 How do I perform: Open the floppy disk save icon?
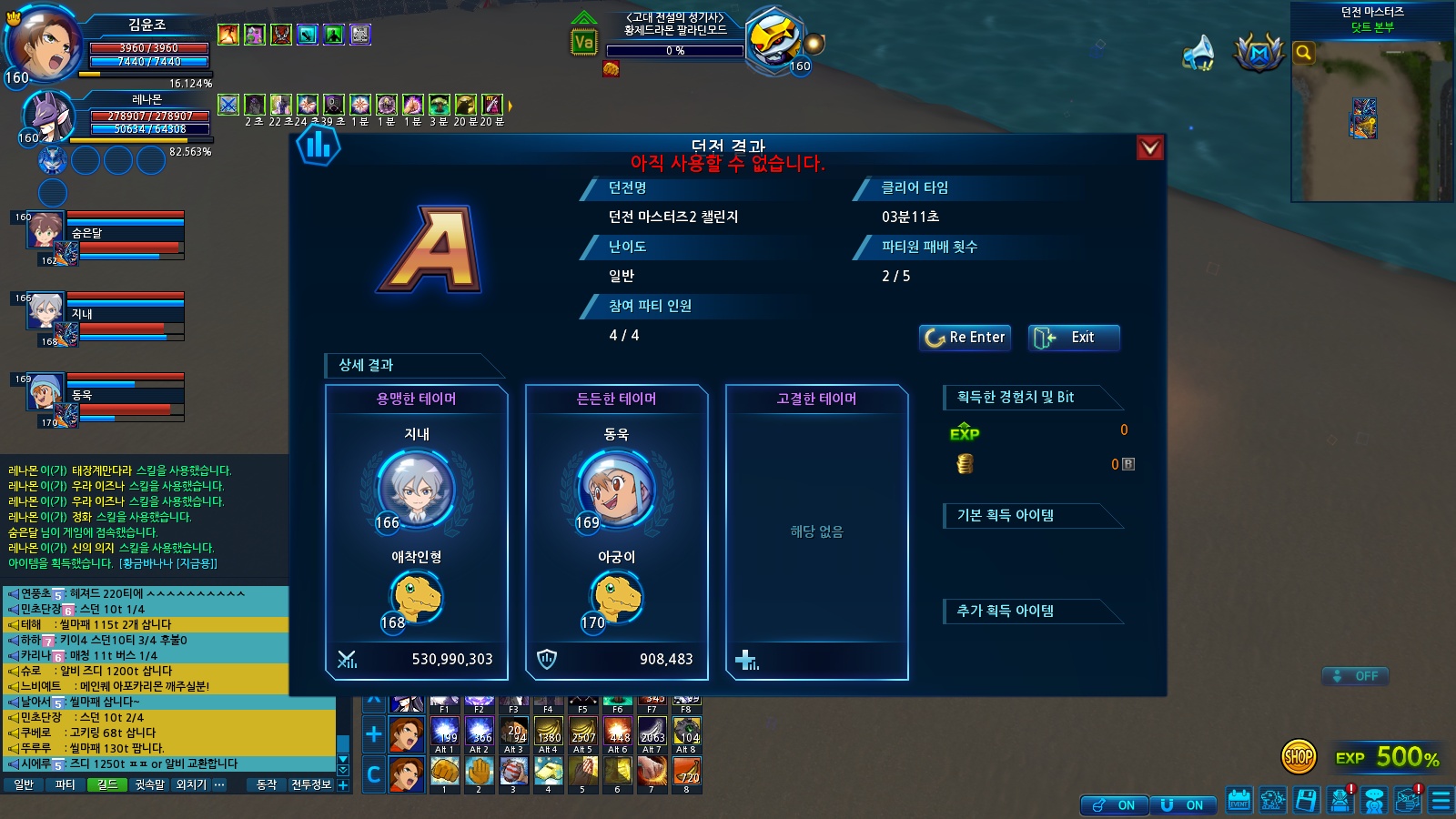1306,801
